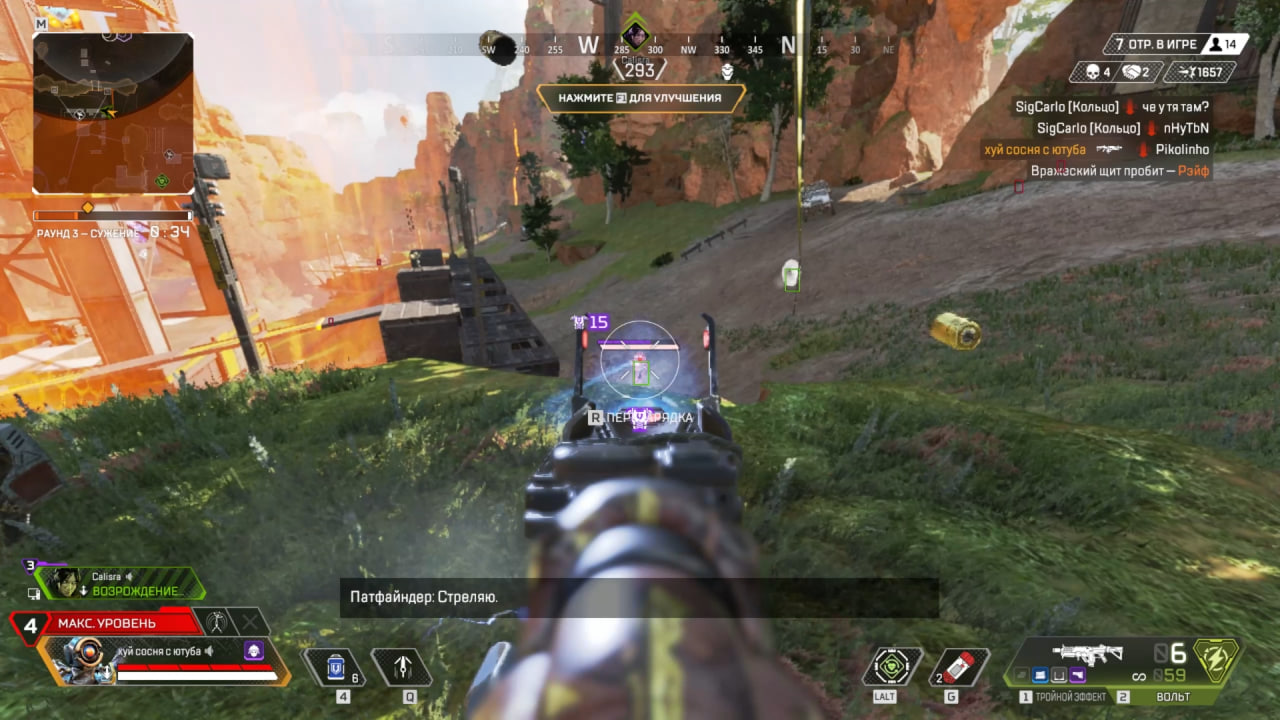1280x720 pixels.
Task: Select Calisra's squad banner
Action: [120, 583]
